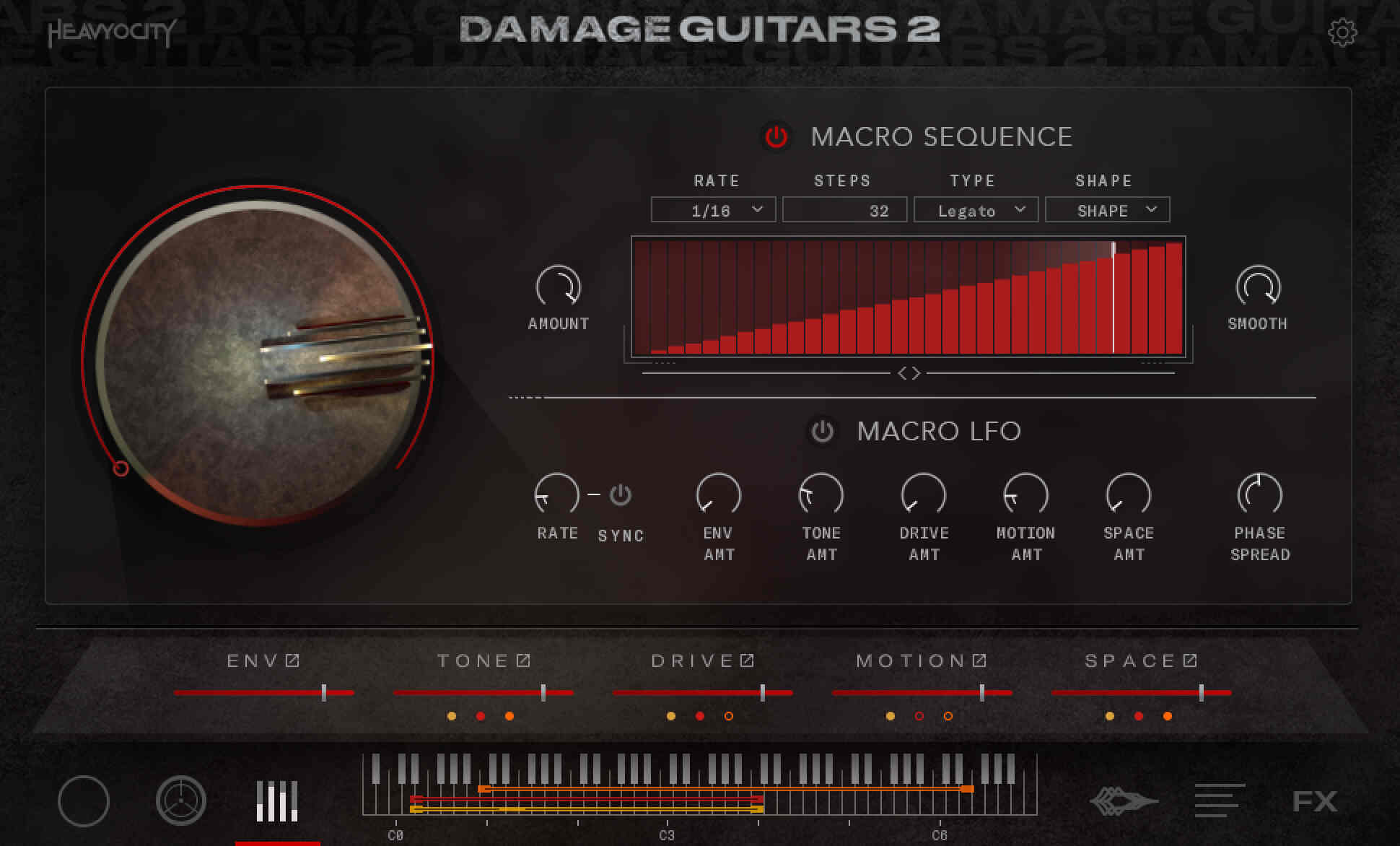Image resolution: width=1400 pixels, height=846 pixels.
Task: Move the SPACE macro slider
Action: pyautogui.click(x=1200, y=692)
